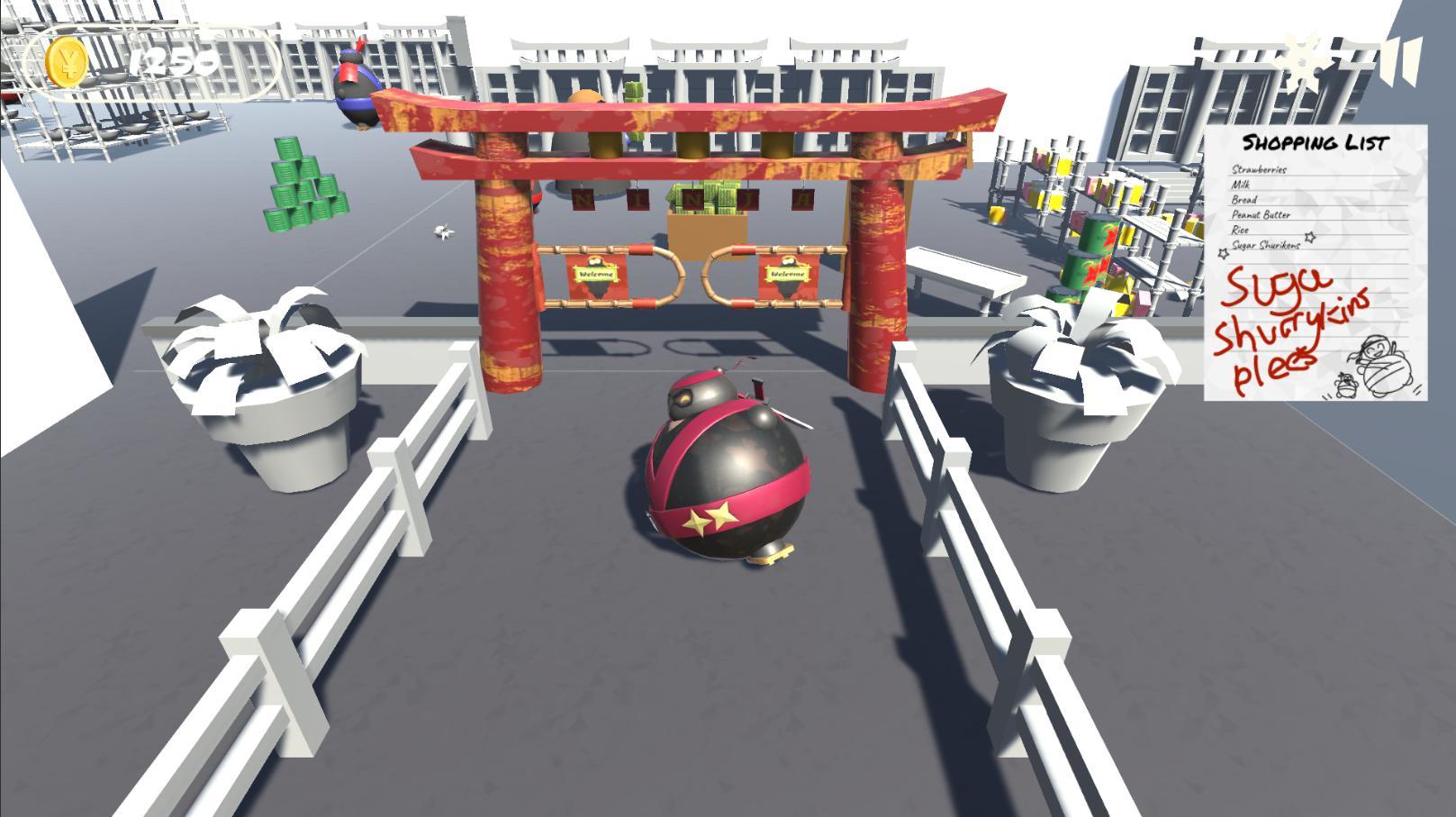The height and width of the screenshot is (817, 1456).
Task: Click "Peanut Butter" on the shopping list
Action: point(1262,215)
